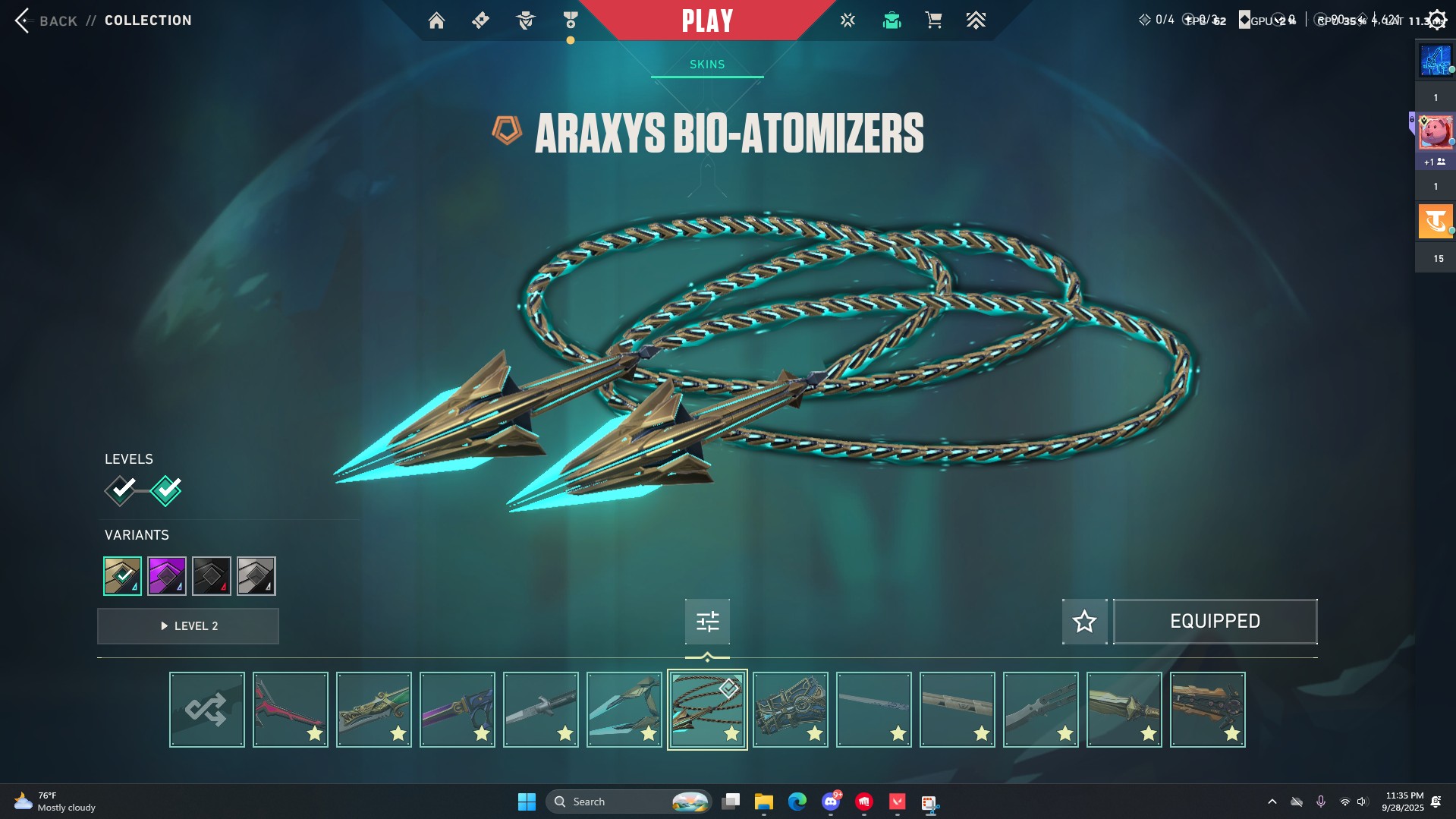
Task: Select the armored gauntlet melee thumbnail
Action: (791, 710)
